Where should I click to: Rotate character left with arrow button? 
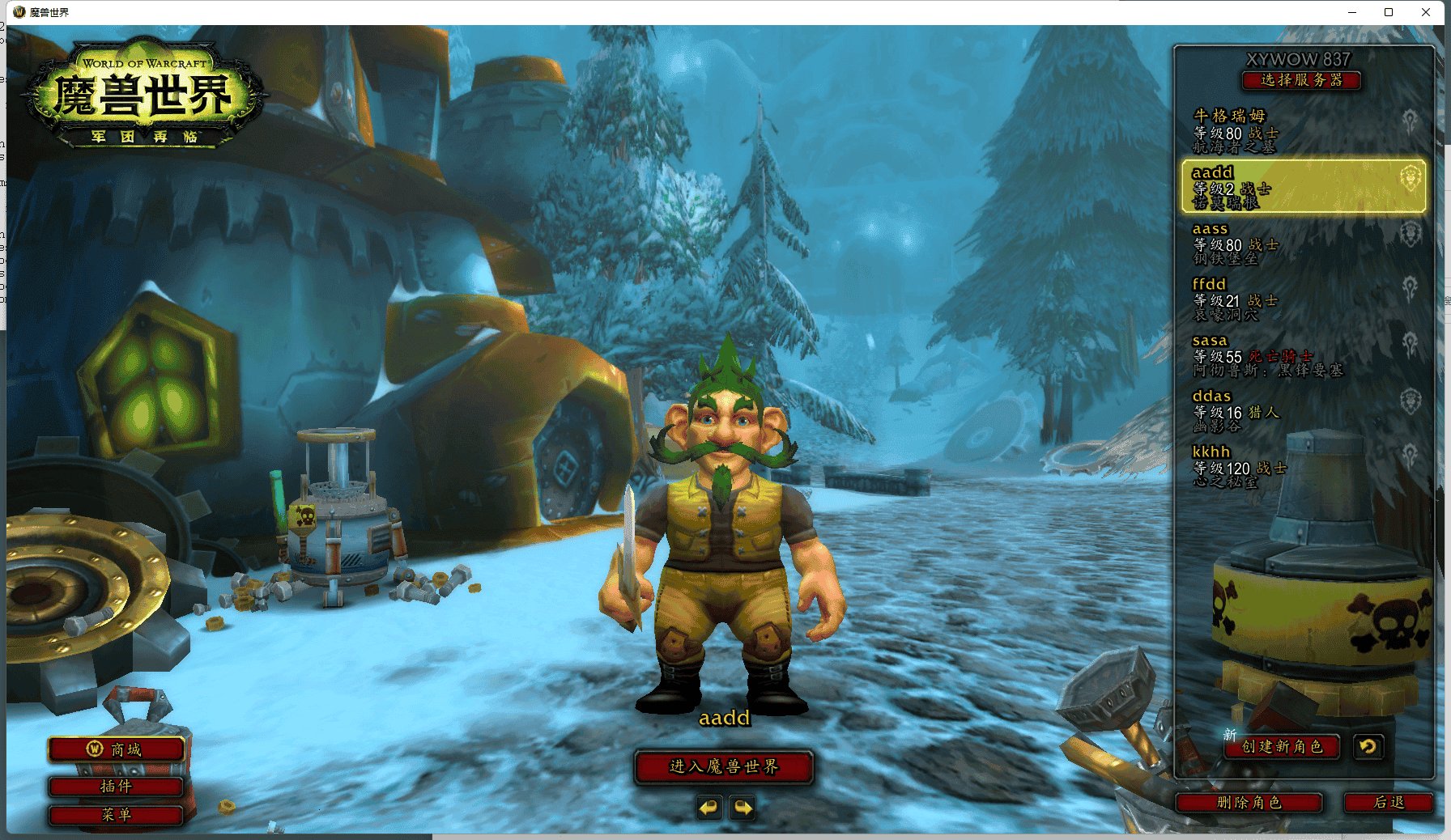tap(709, 808)
